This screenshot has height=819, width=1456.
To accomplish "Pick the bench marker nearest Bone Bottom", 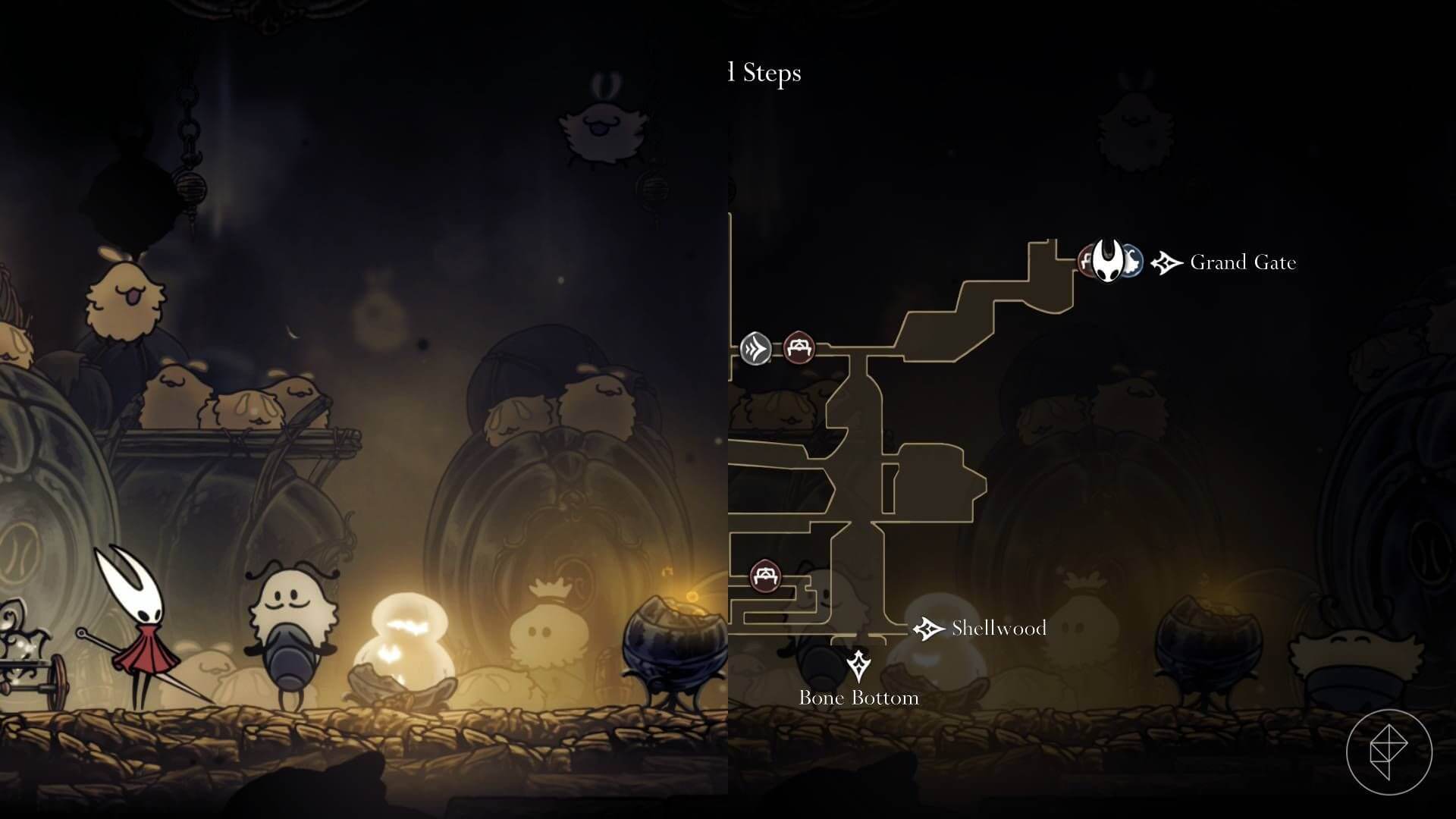I will pos(765,576).
